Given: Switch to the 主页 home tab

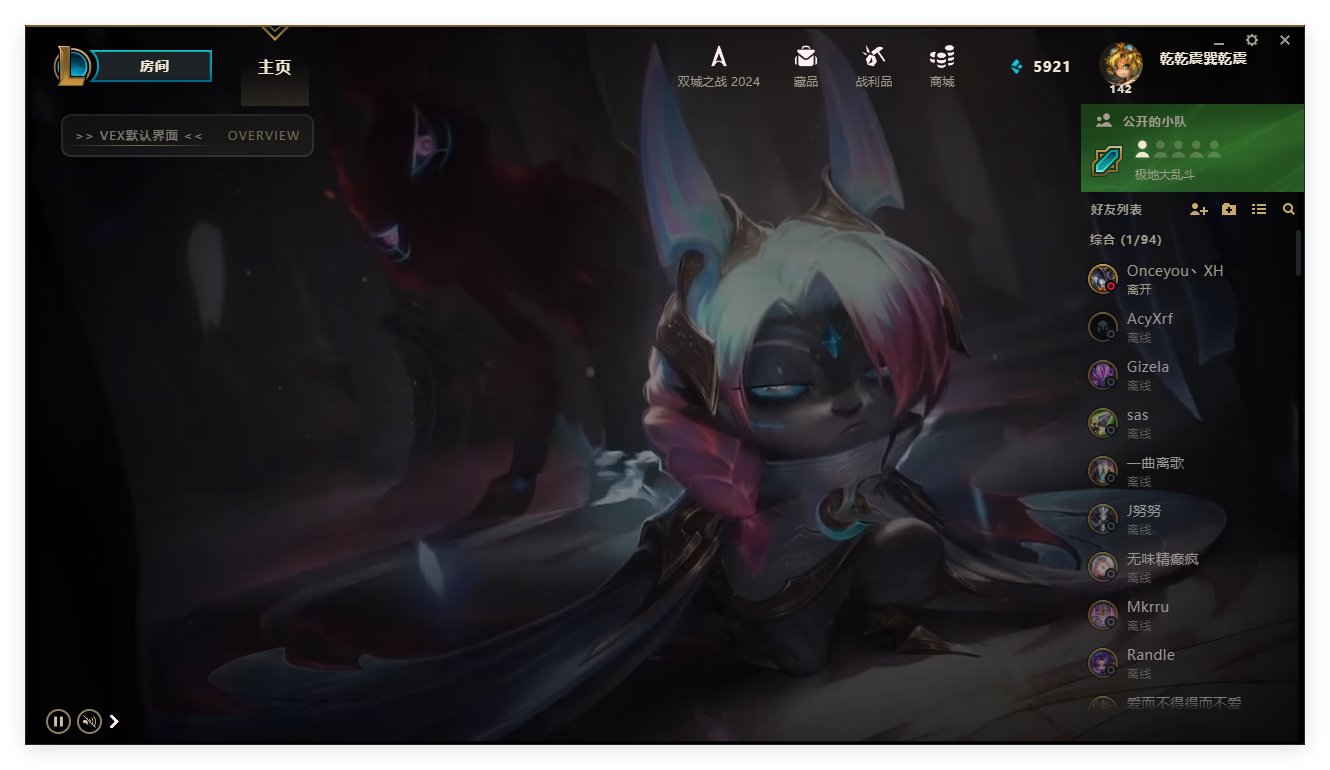Looking at the screenshot, I should 274,67.
